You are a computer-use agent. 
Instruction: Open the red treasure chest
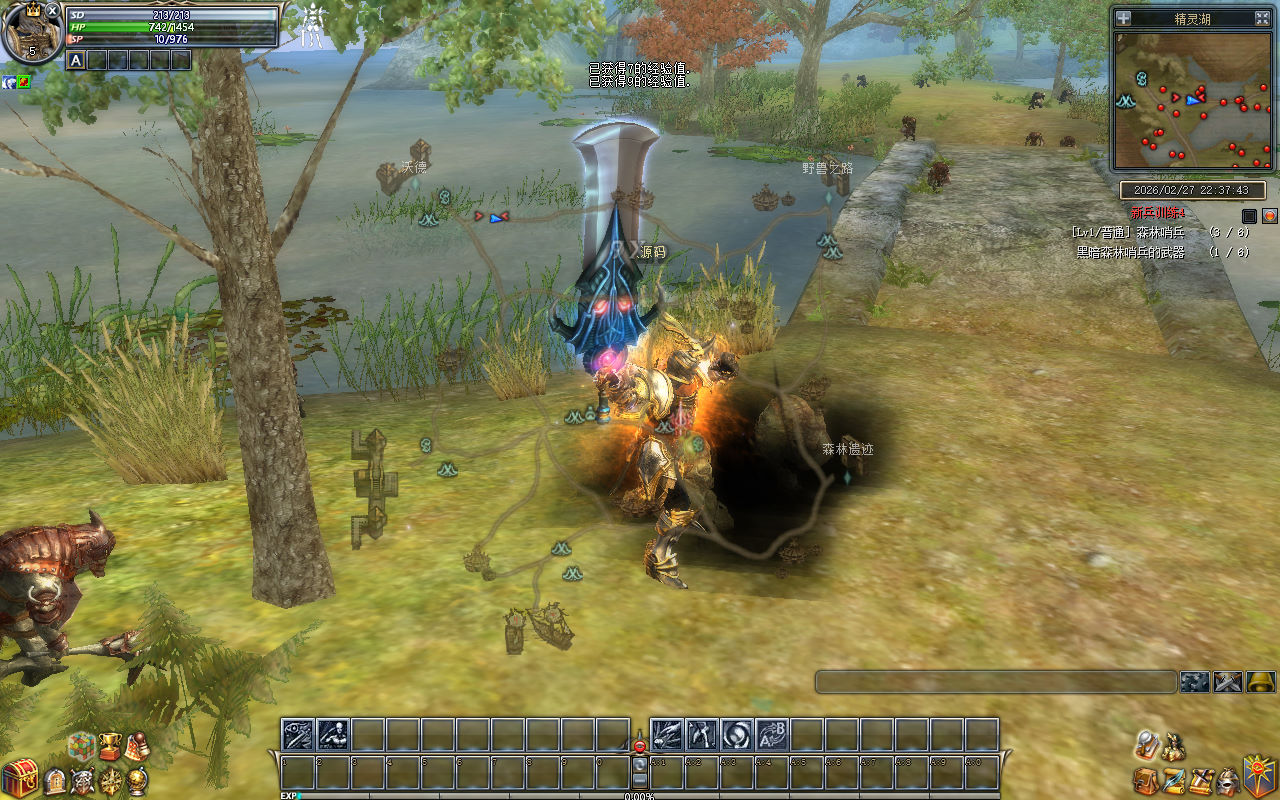tap(19, 778)
